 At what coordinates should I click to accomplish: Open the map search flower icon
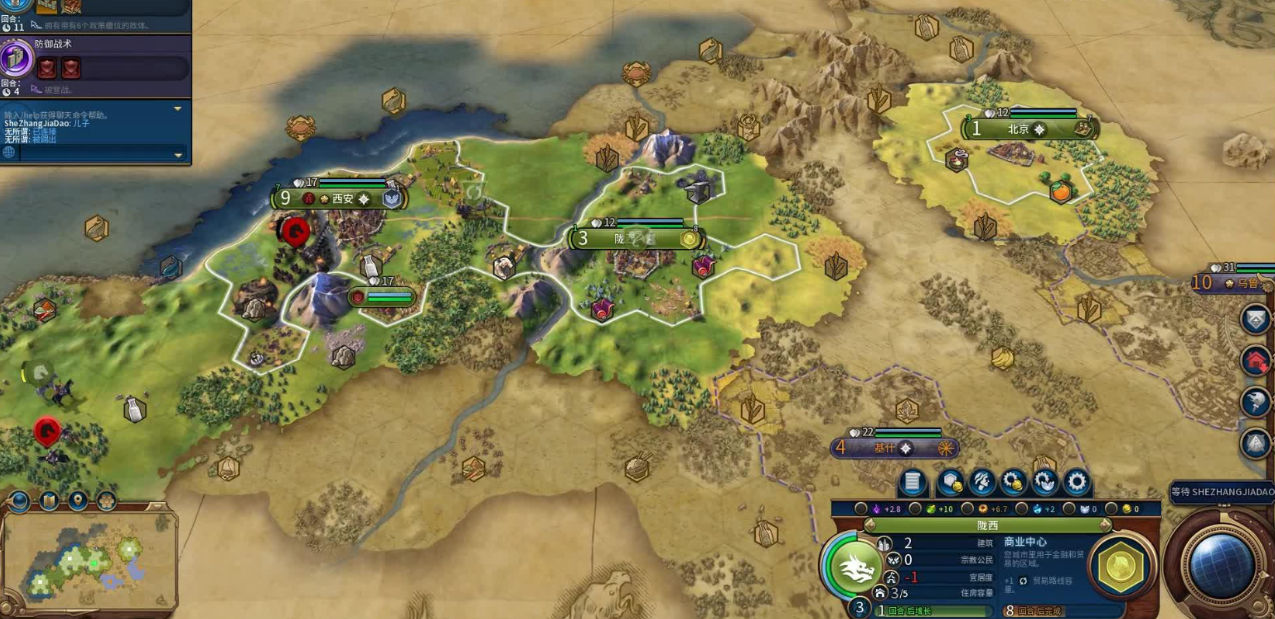click(106, 500)
